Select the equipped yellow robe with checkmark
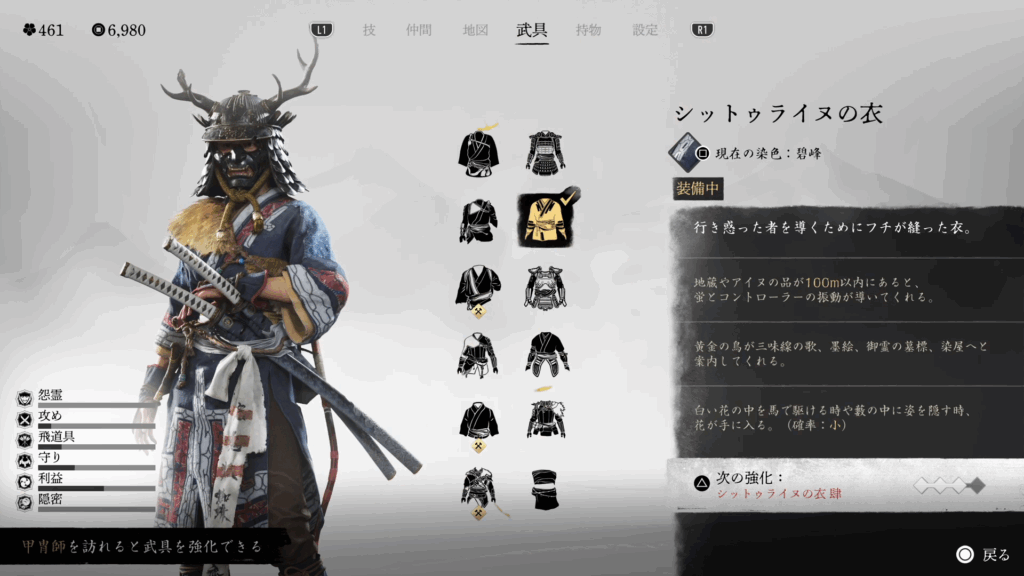 [546, 221]
